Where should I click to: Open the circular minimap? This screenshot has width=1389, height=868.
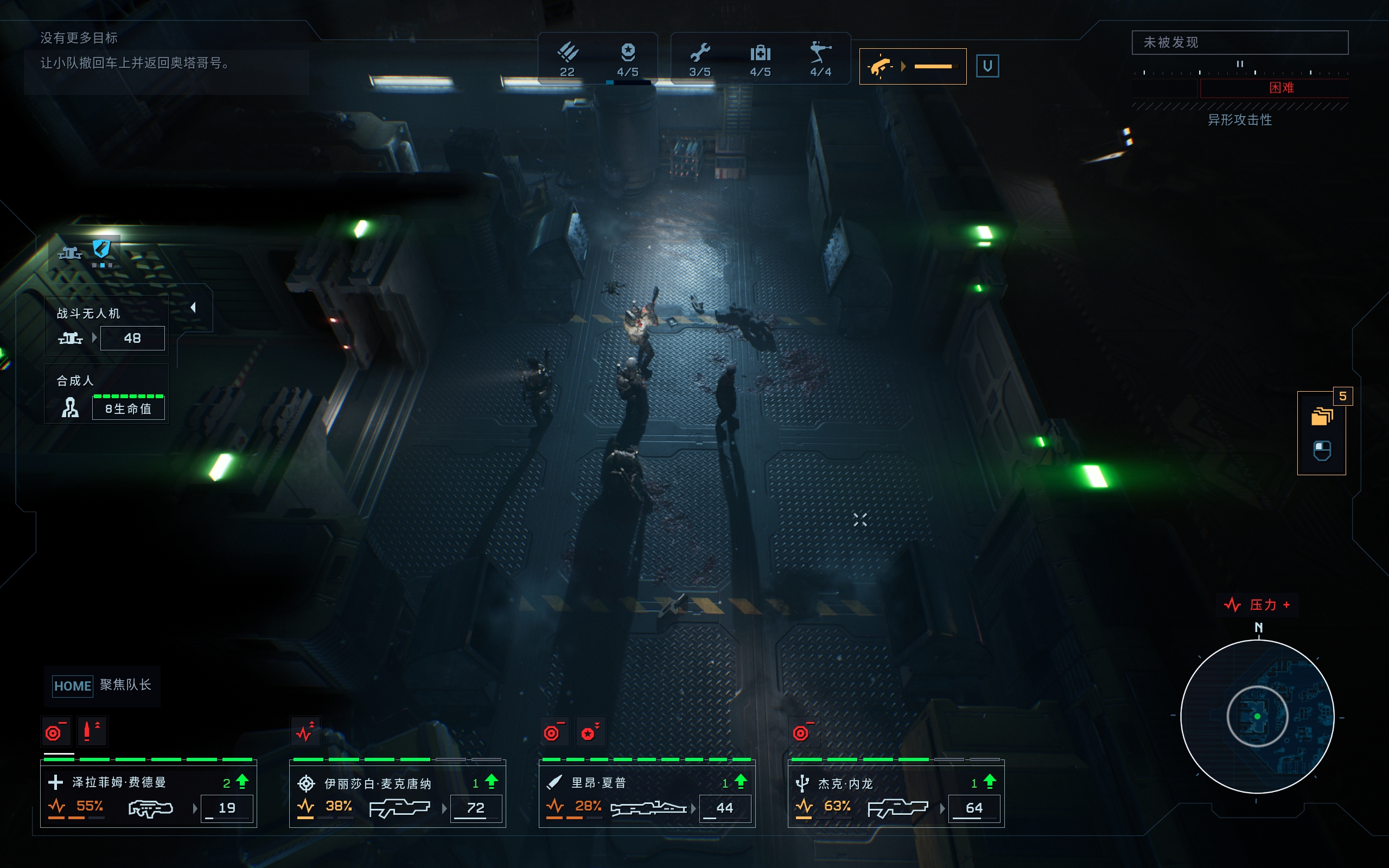click(x=1257, y=717)
